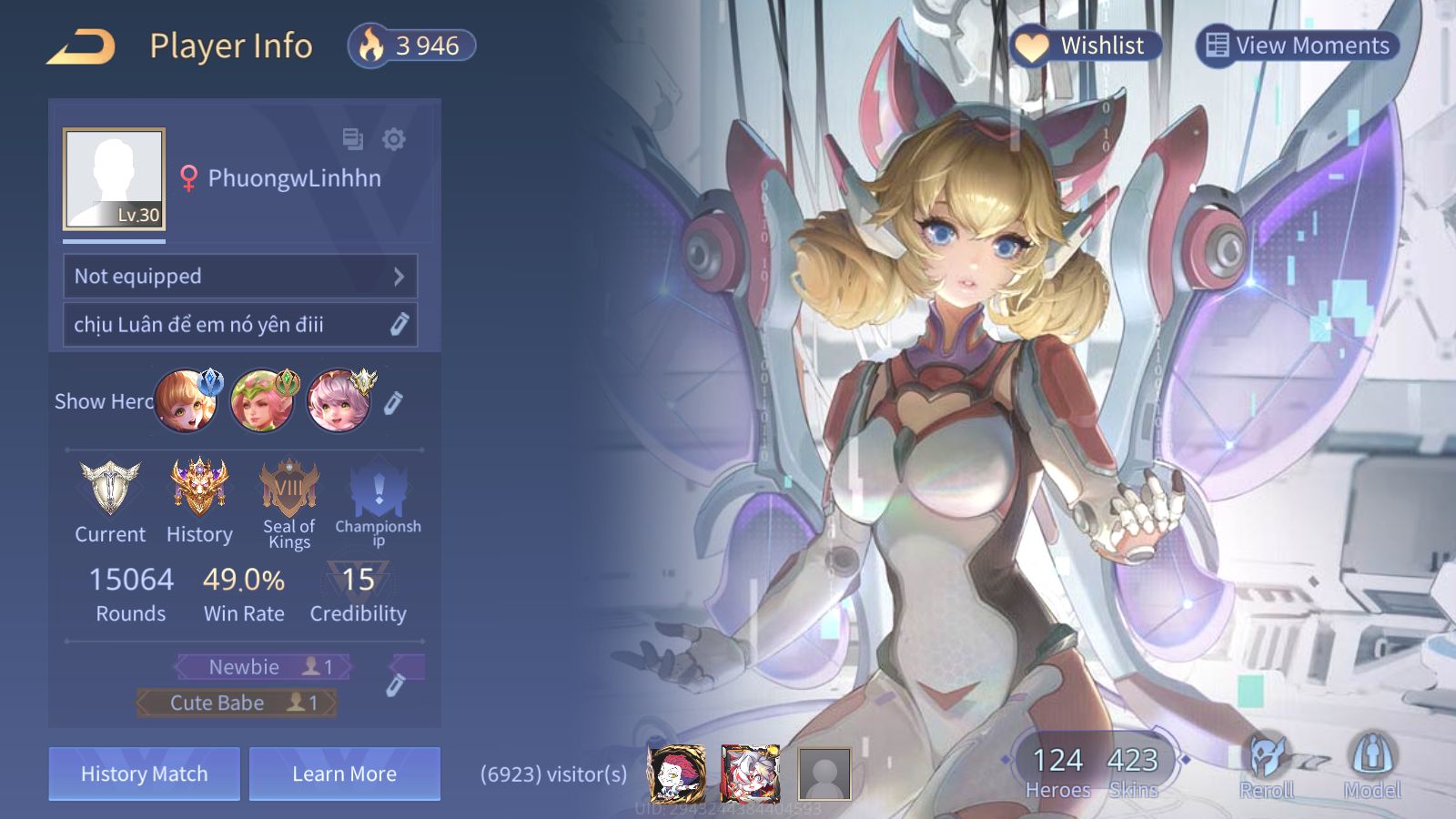Edit the Newbie and Cute Babe tags

click(x=395, y=685)
